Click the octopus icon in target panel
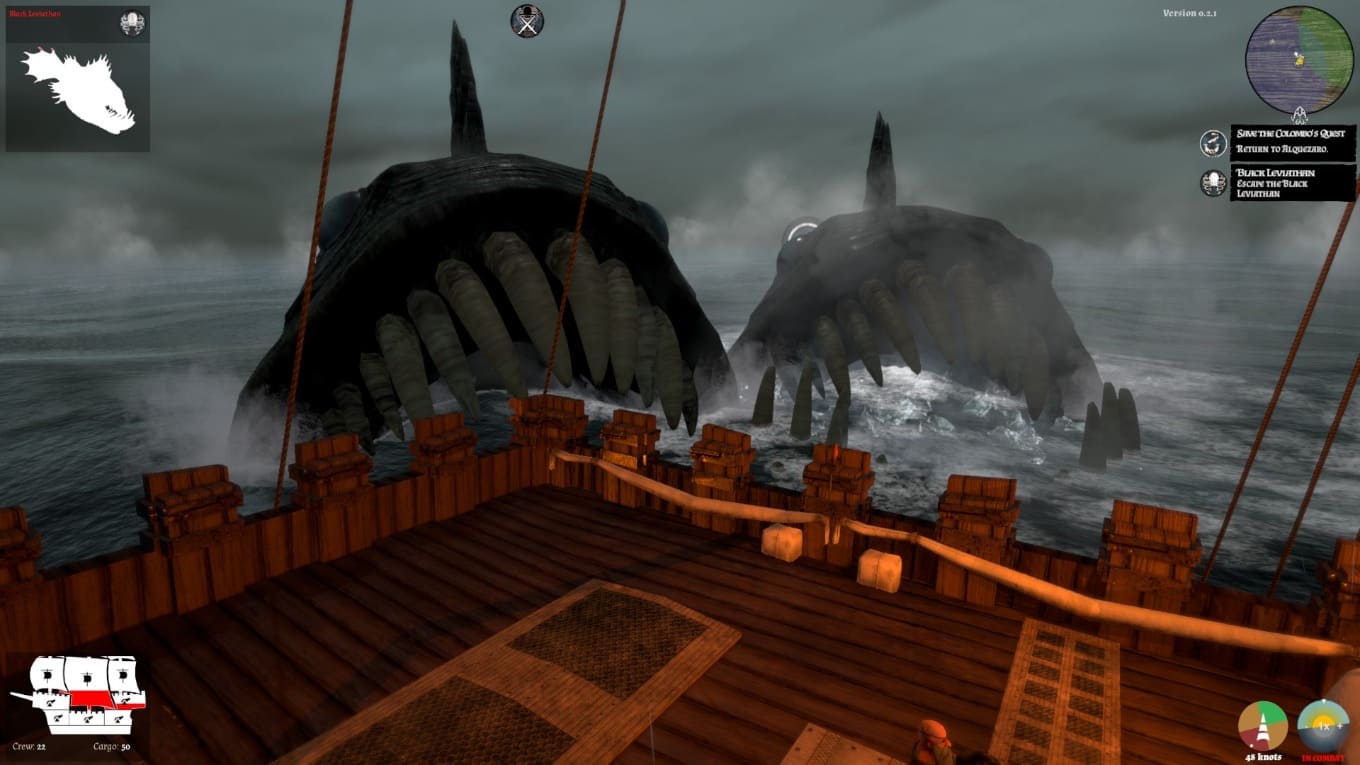Image resolution: width=1360 pixels, height=765 pixels. pyautogui.click(x=132, y=23)
